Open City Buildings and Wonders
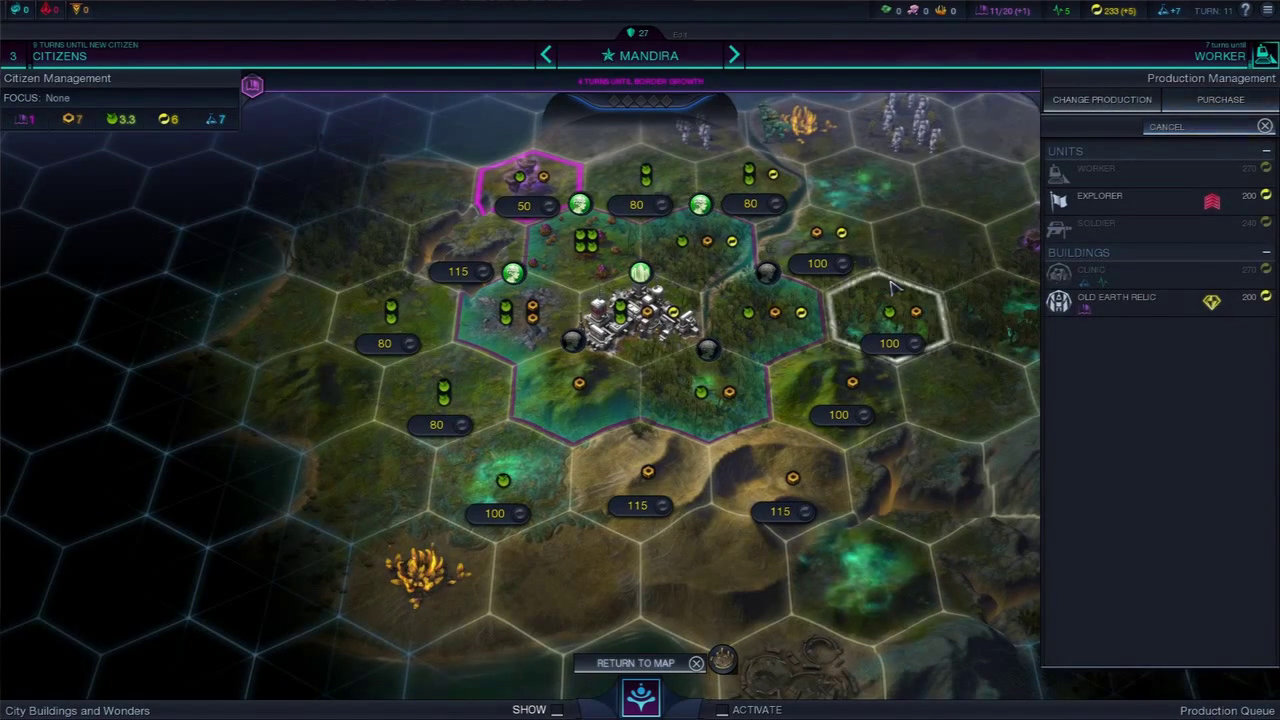This screenshot has width=1280, height=720. click(x=77, y=711)
